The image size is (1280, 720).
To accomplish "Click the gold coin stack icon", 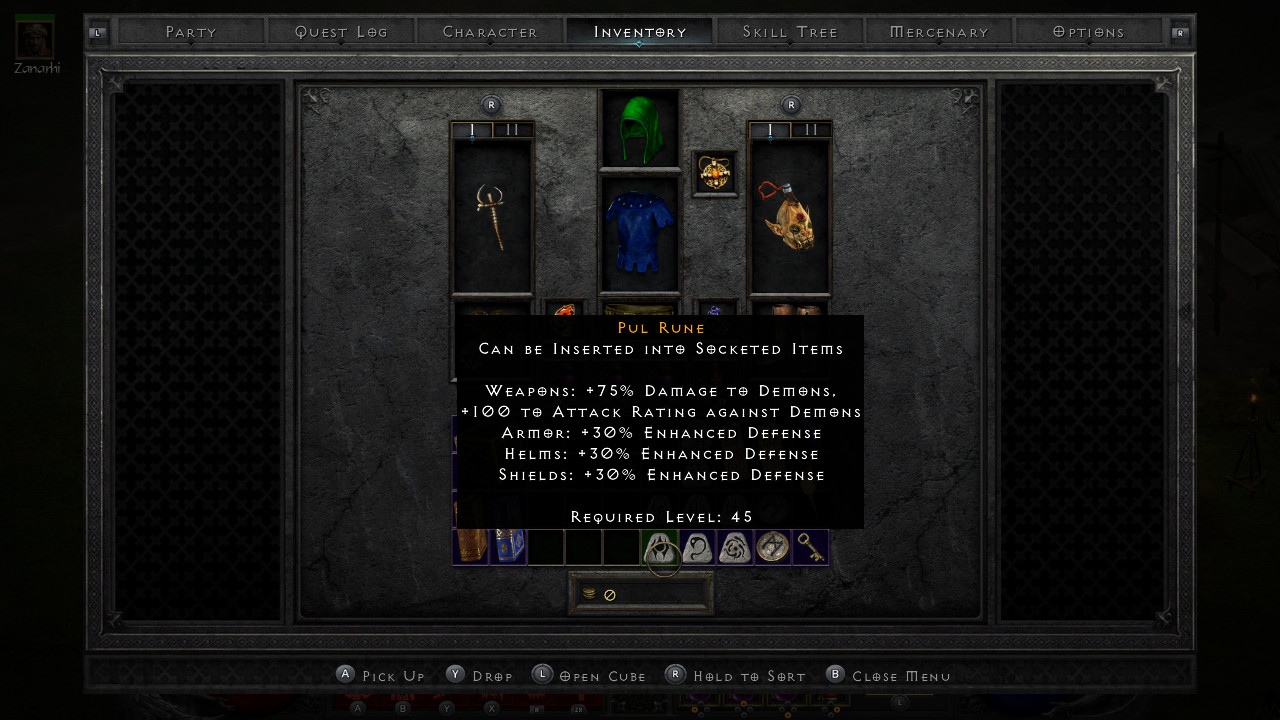I will 589,594.
